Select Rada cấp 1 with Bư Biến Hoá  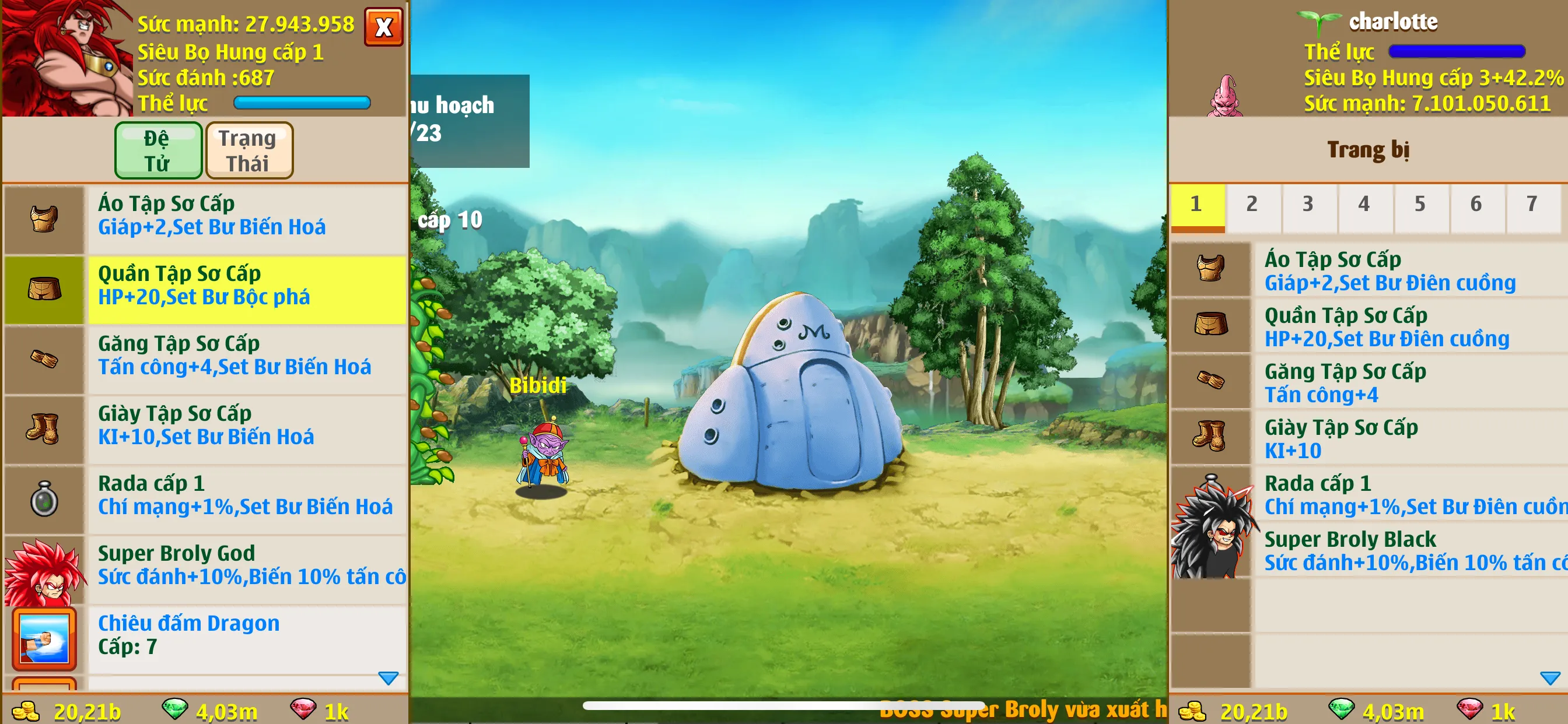pos(247,496)
